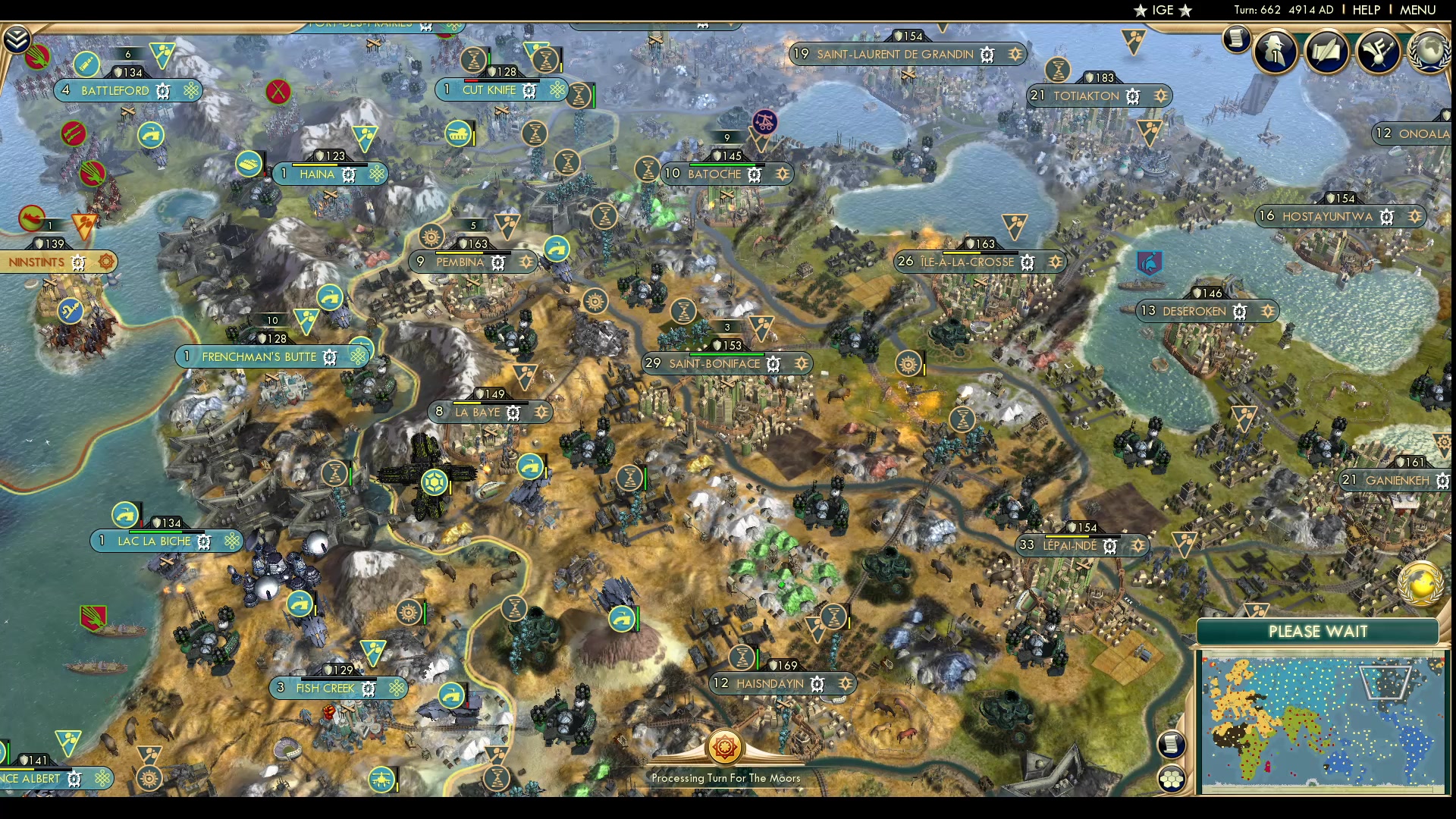Click the production gear on Batoche's banner

click(x=752, y=174)
